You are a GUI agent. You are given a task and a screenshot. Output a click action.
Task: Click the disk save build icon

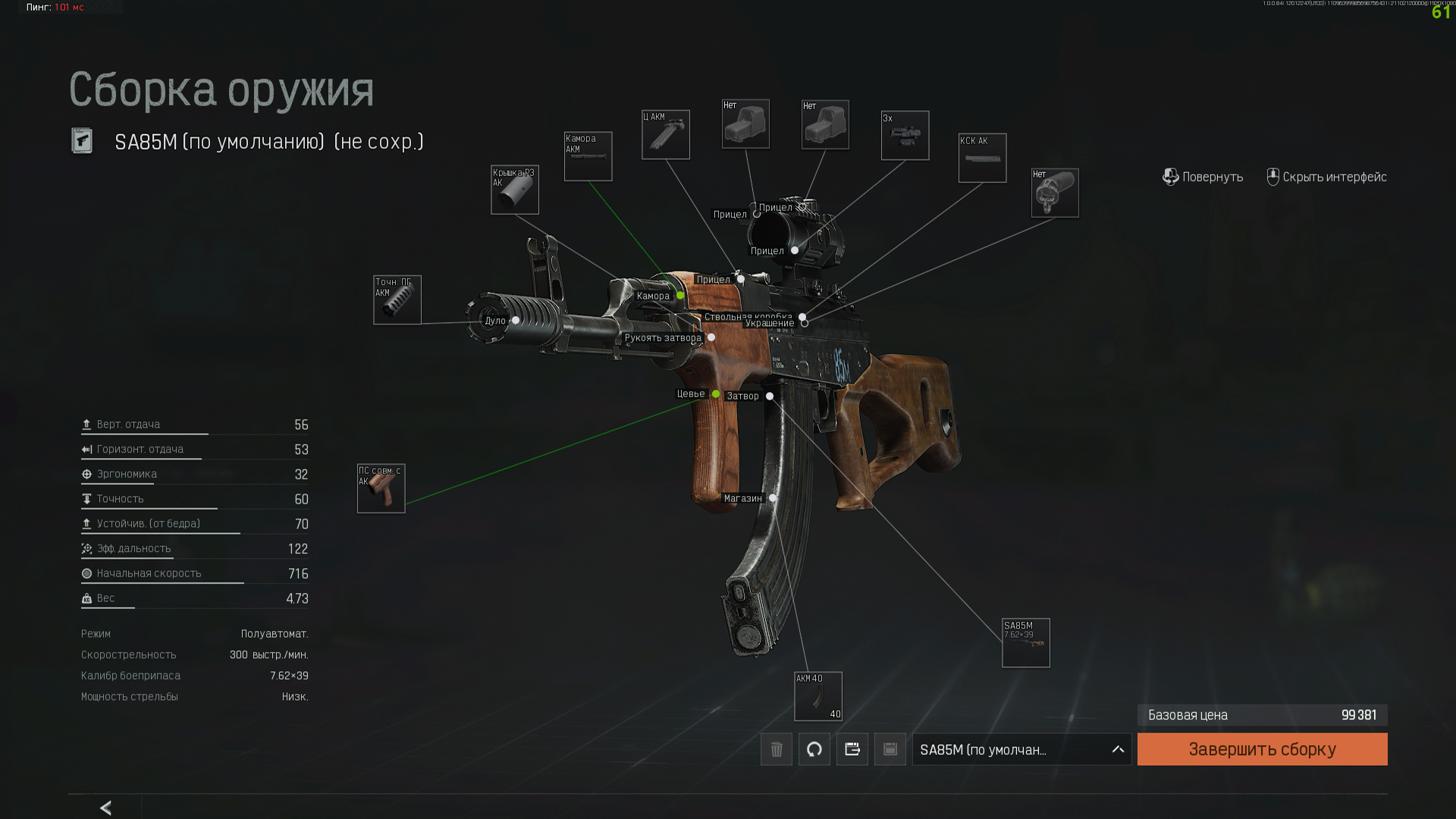[890, 749]
